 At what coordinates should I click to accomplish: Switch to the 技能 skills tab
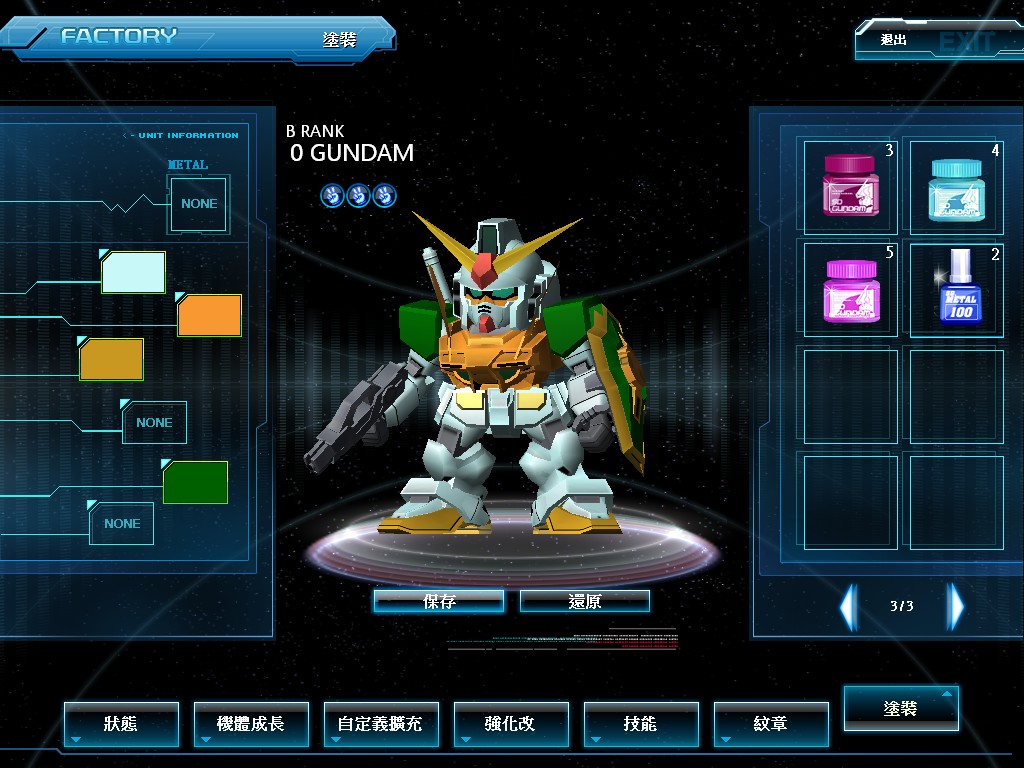click(641, 723)
